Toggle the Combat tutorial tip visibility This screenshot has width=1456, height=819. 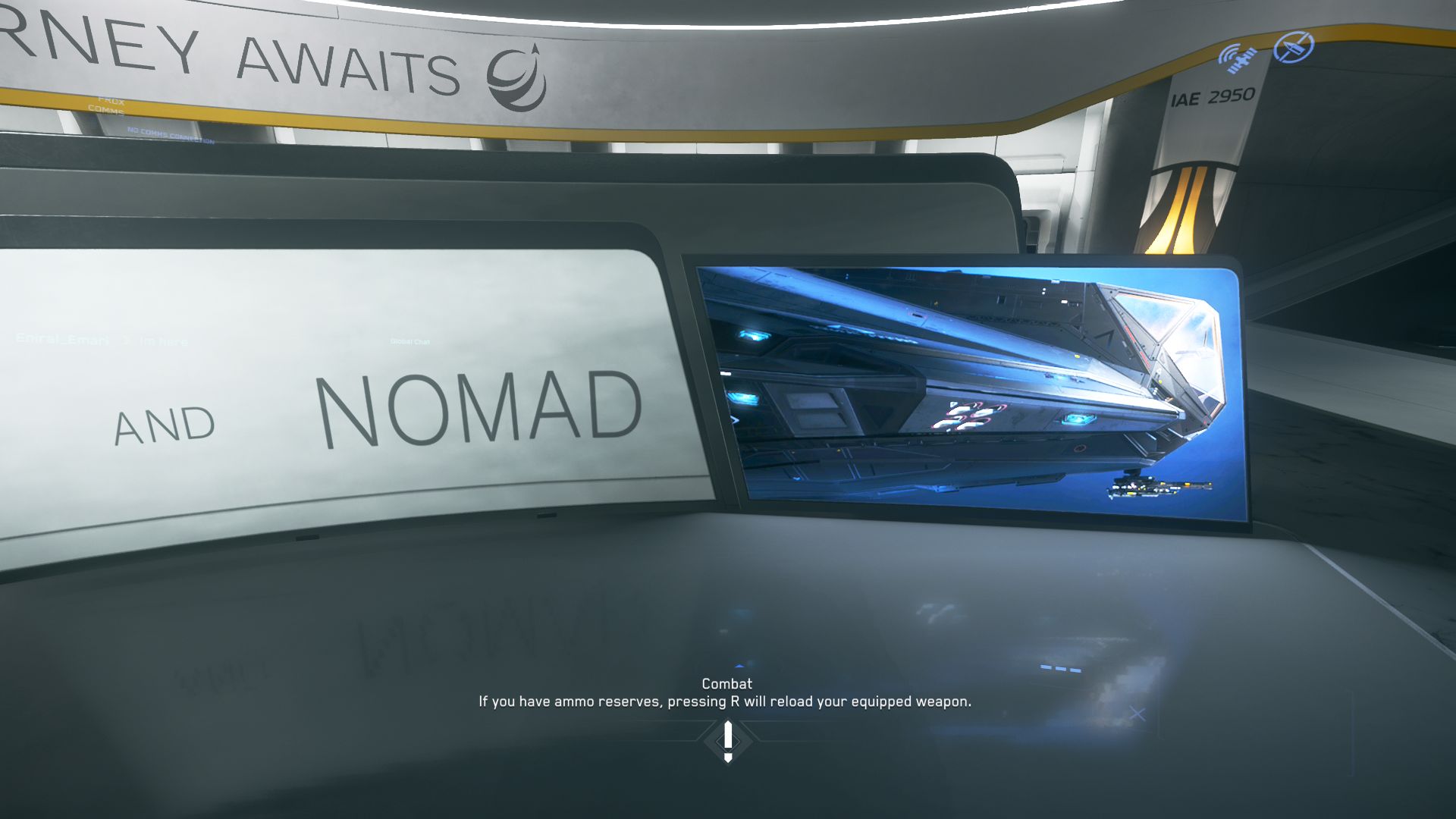coord(727,683)
